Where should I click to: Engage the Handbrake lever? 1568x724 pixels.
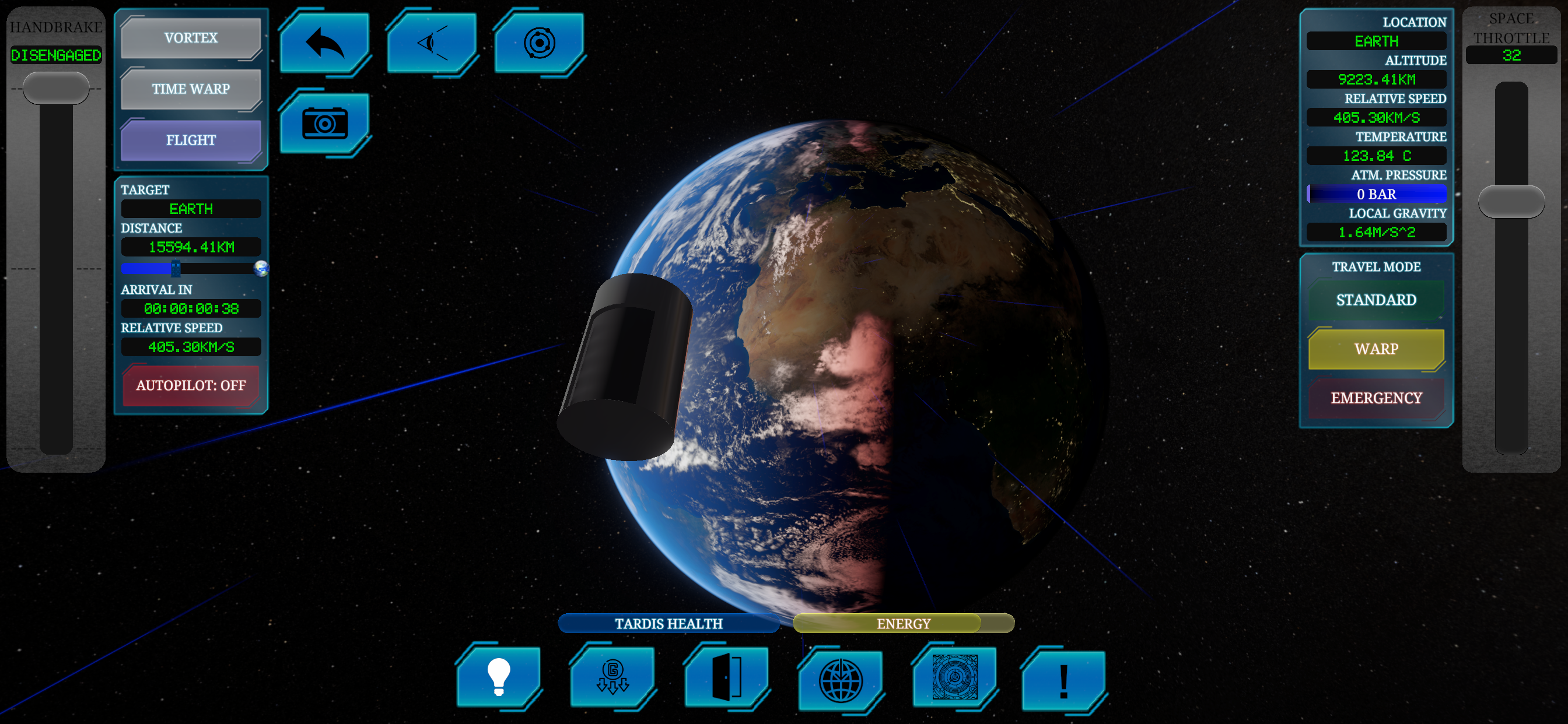click(x=56, y=87)
